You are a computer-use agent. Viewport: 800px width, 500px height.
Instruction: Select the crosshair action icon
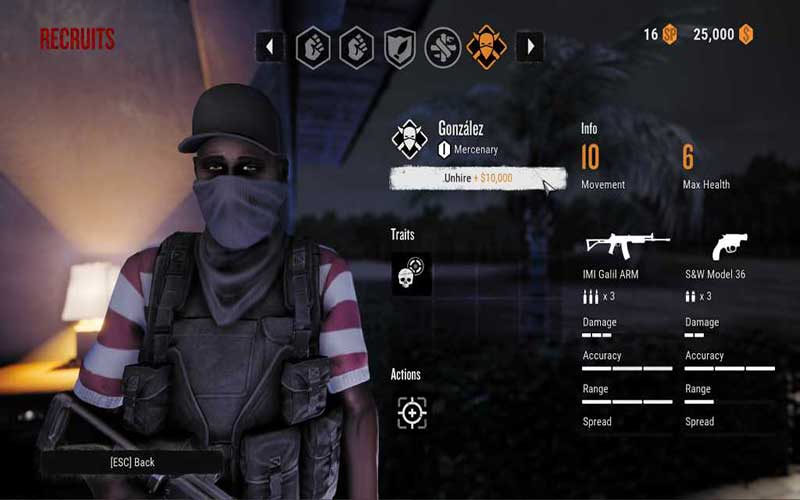(411, 412)
